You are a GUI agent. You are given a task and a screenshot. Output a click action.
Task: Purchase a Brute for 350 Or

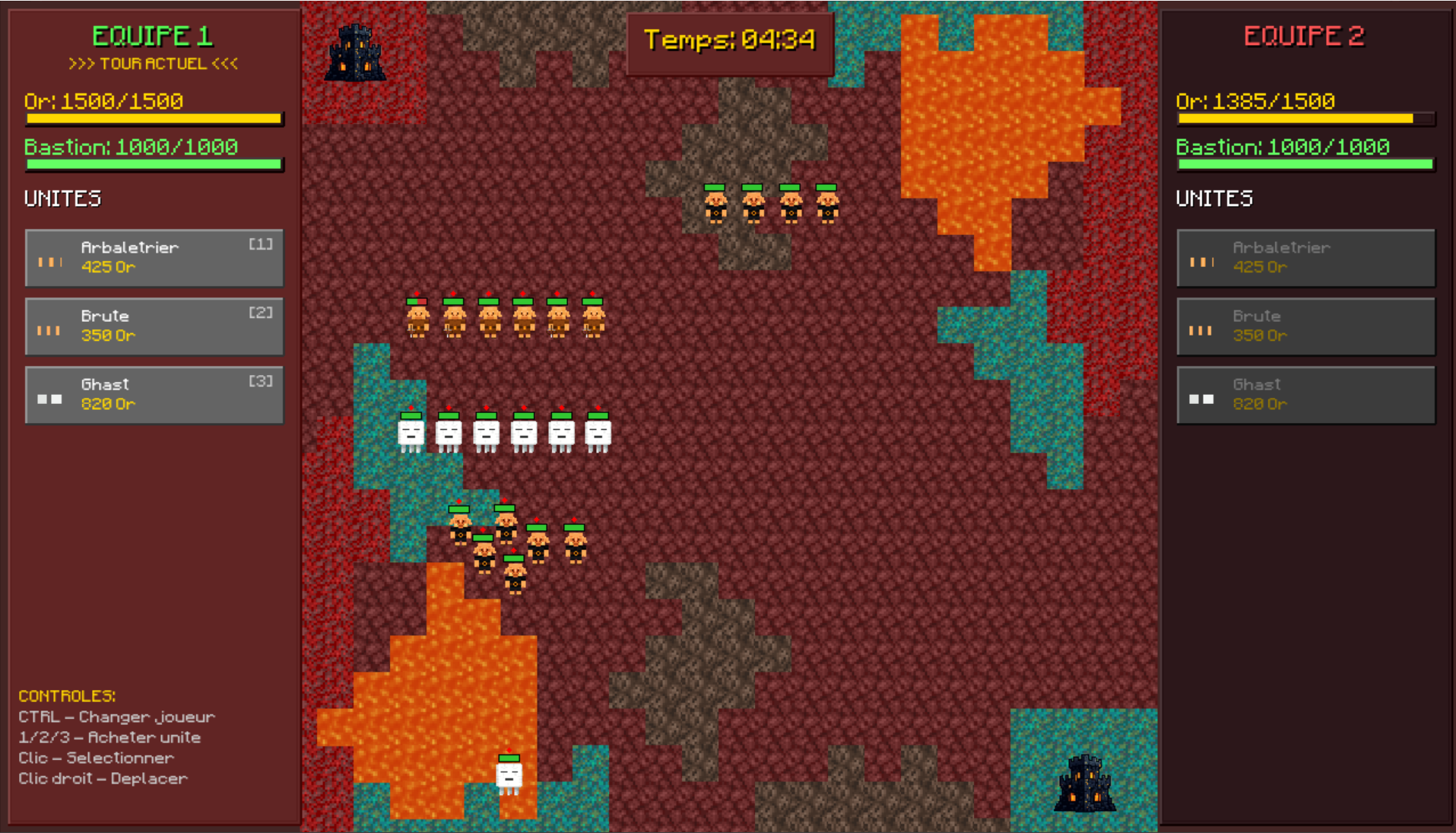(x=152, y=327)
